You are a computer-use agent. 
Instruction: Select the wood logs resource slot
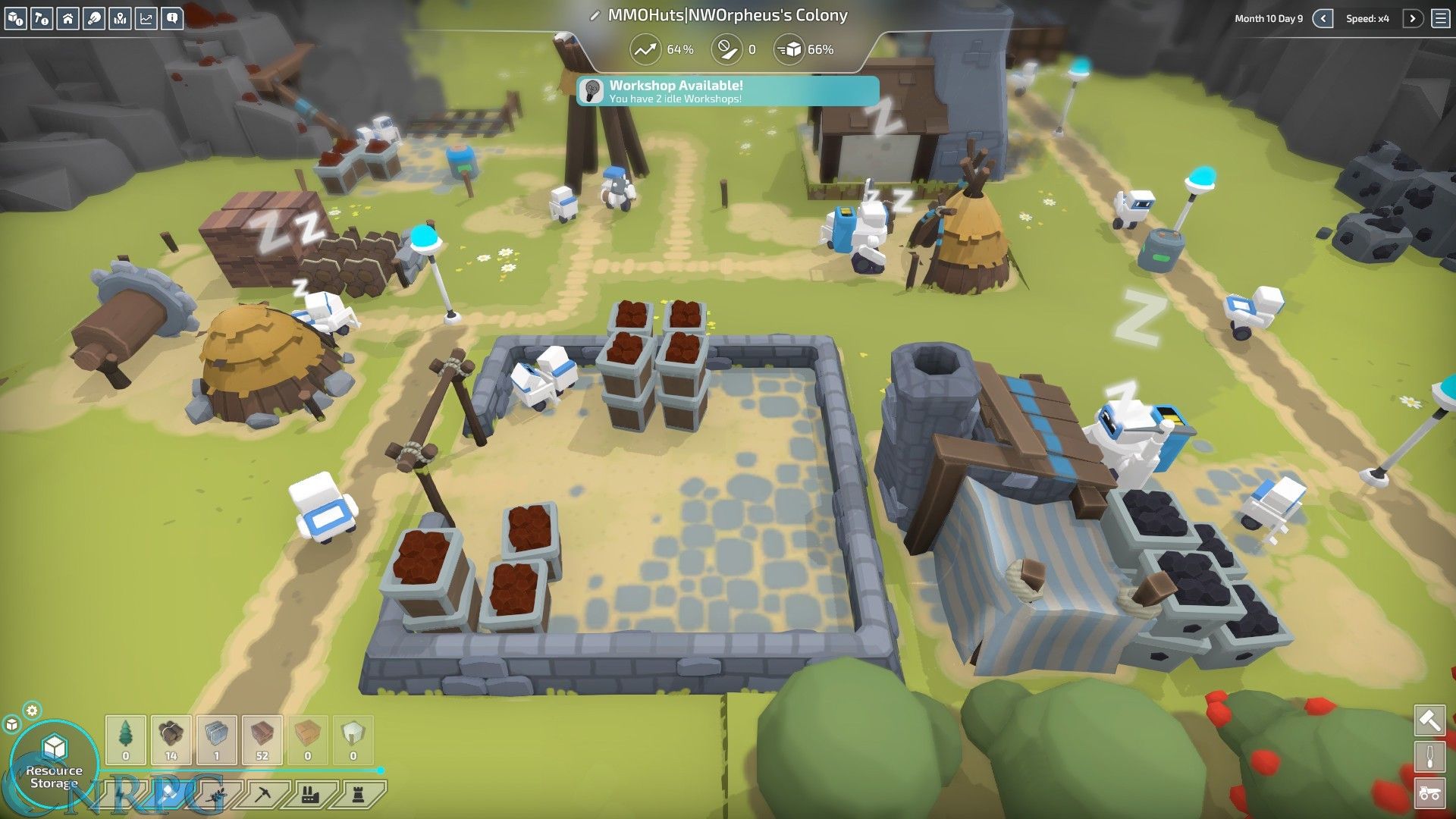coord(171,739)
